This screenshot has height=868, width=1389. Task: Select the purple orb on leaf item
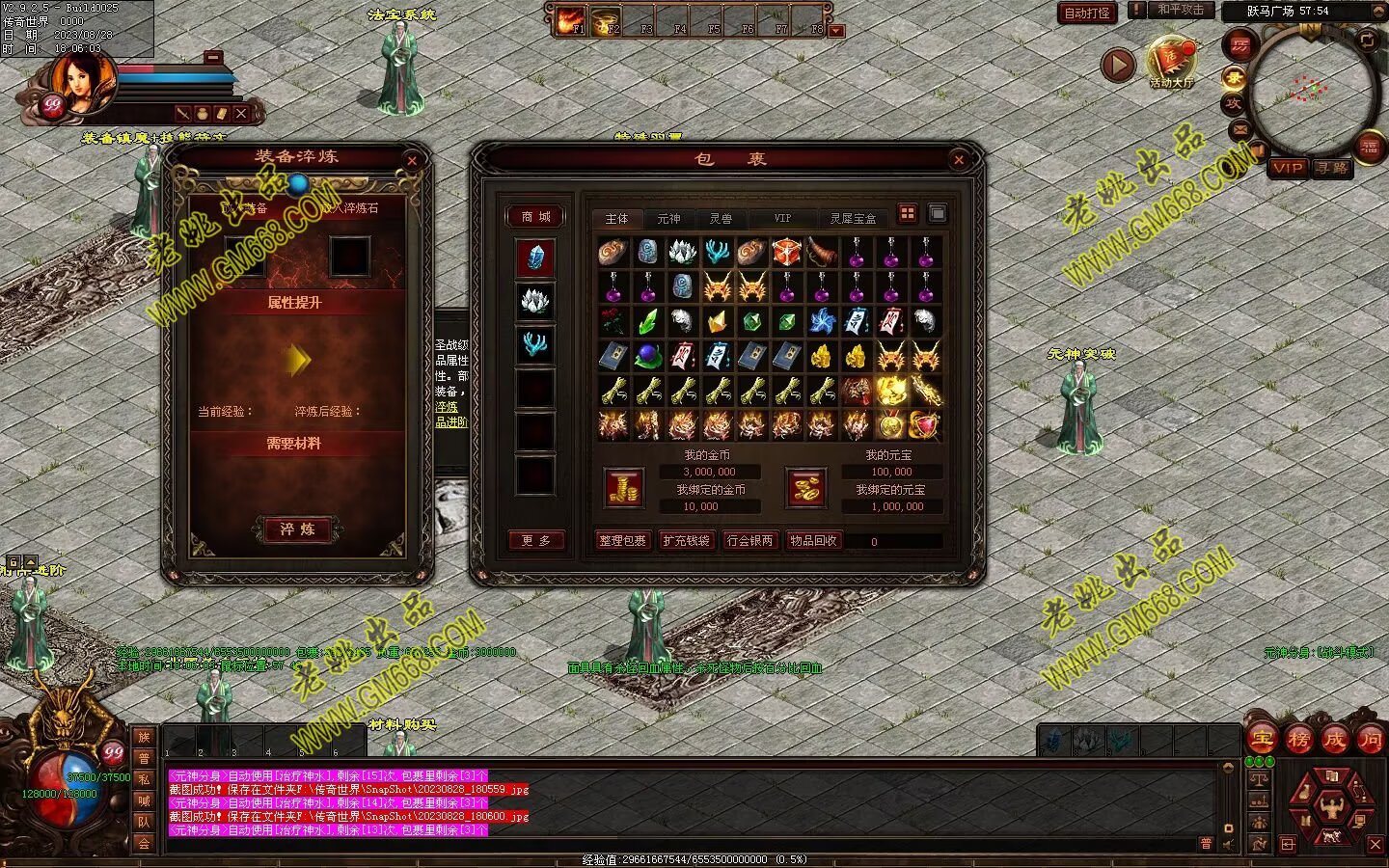point(647,356)
